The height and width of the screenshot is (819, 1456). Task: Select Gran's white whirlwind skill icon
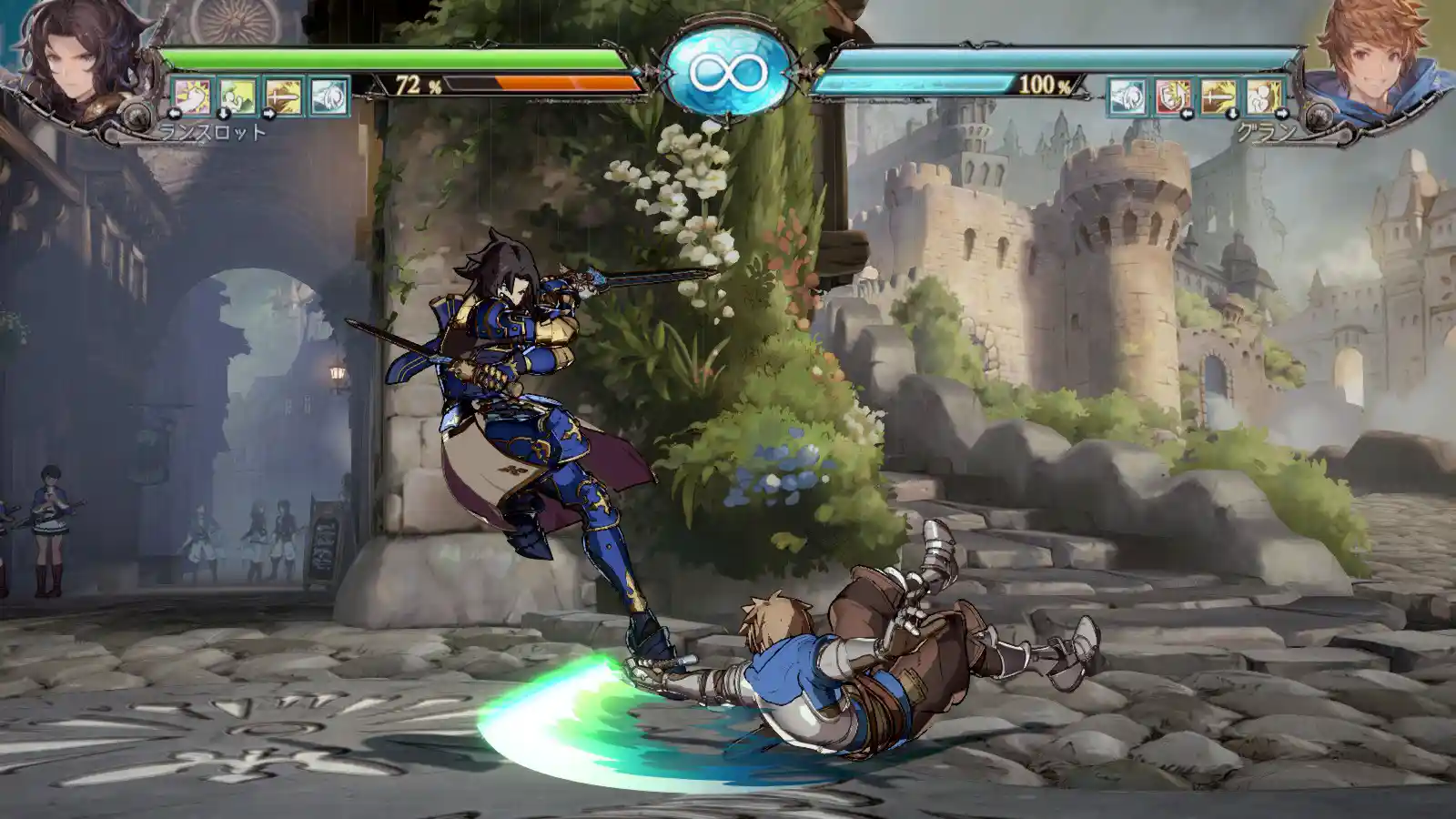coord(1127,96)
